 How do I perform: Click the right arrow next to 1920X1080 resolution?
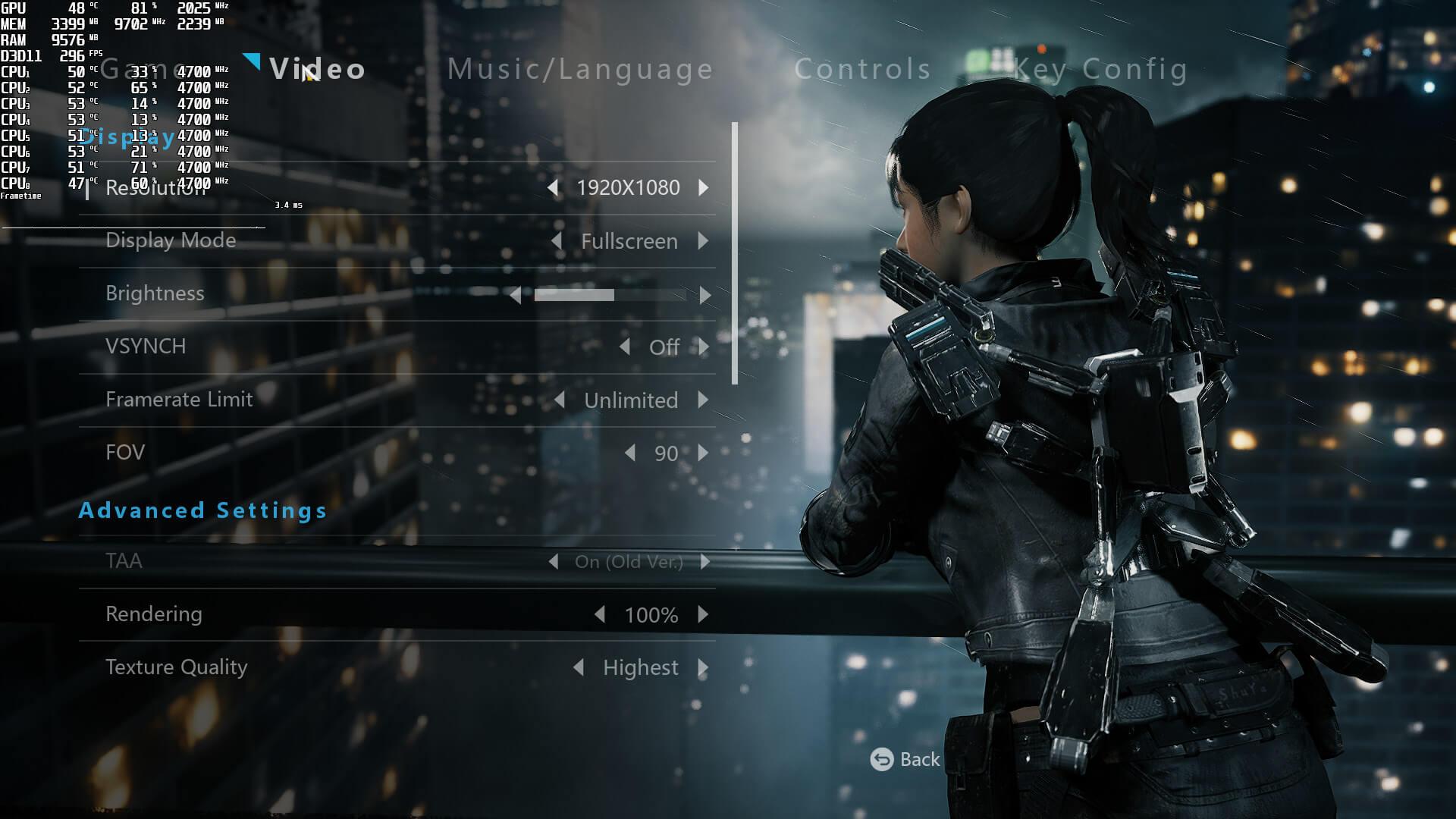click(704, 187)
